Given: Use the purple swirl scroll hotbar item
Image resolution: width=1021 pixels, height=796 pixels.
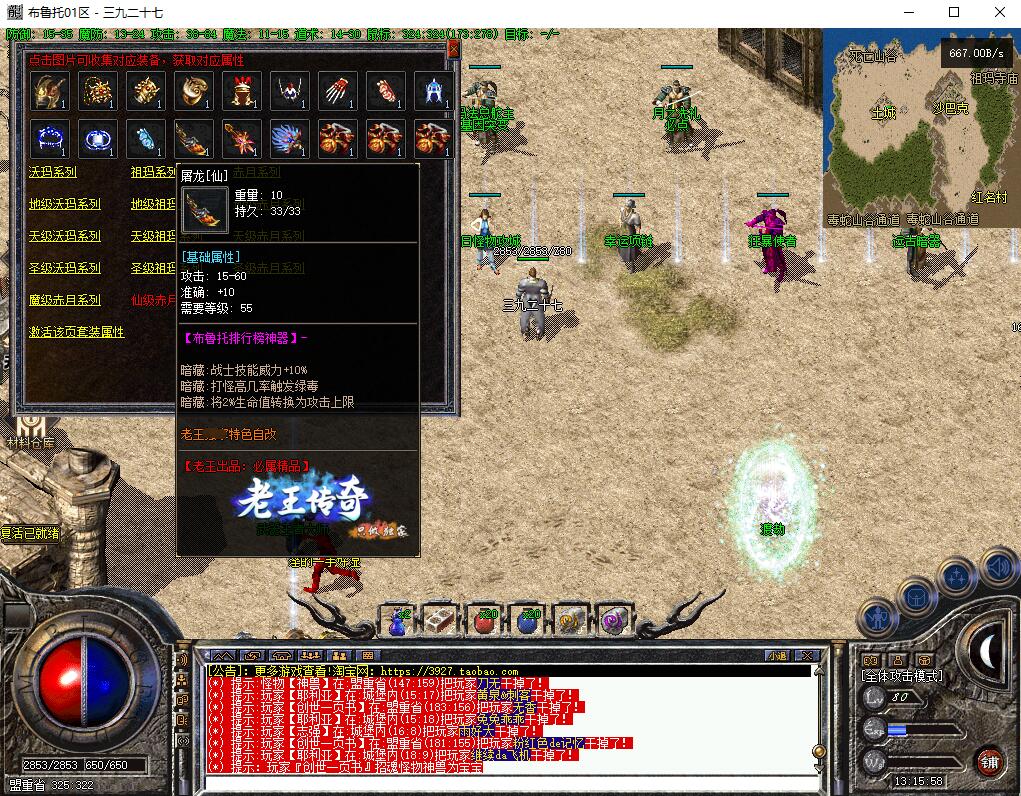Looking at the screenshot, I should tap(610, 621).
